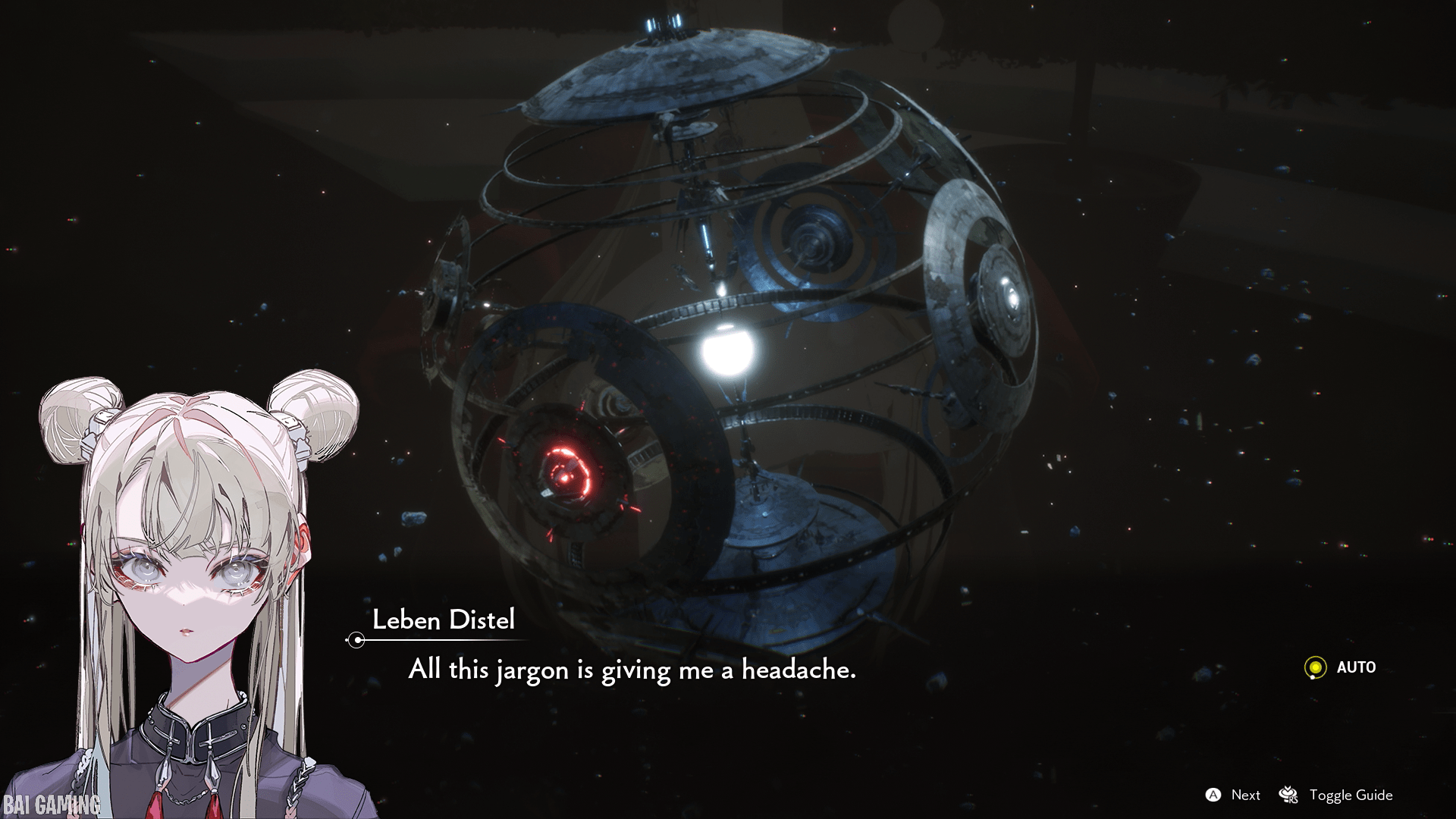Toggle AUTO dialogue advance mode
Screen dimensions: 1456x819
tap(1339, 667)
